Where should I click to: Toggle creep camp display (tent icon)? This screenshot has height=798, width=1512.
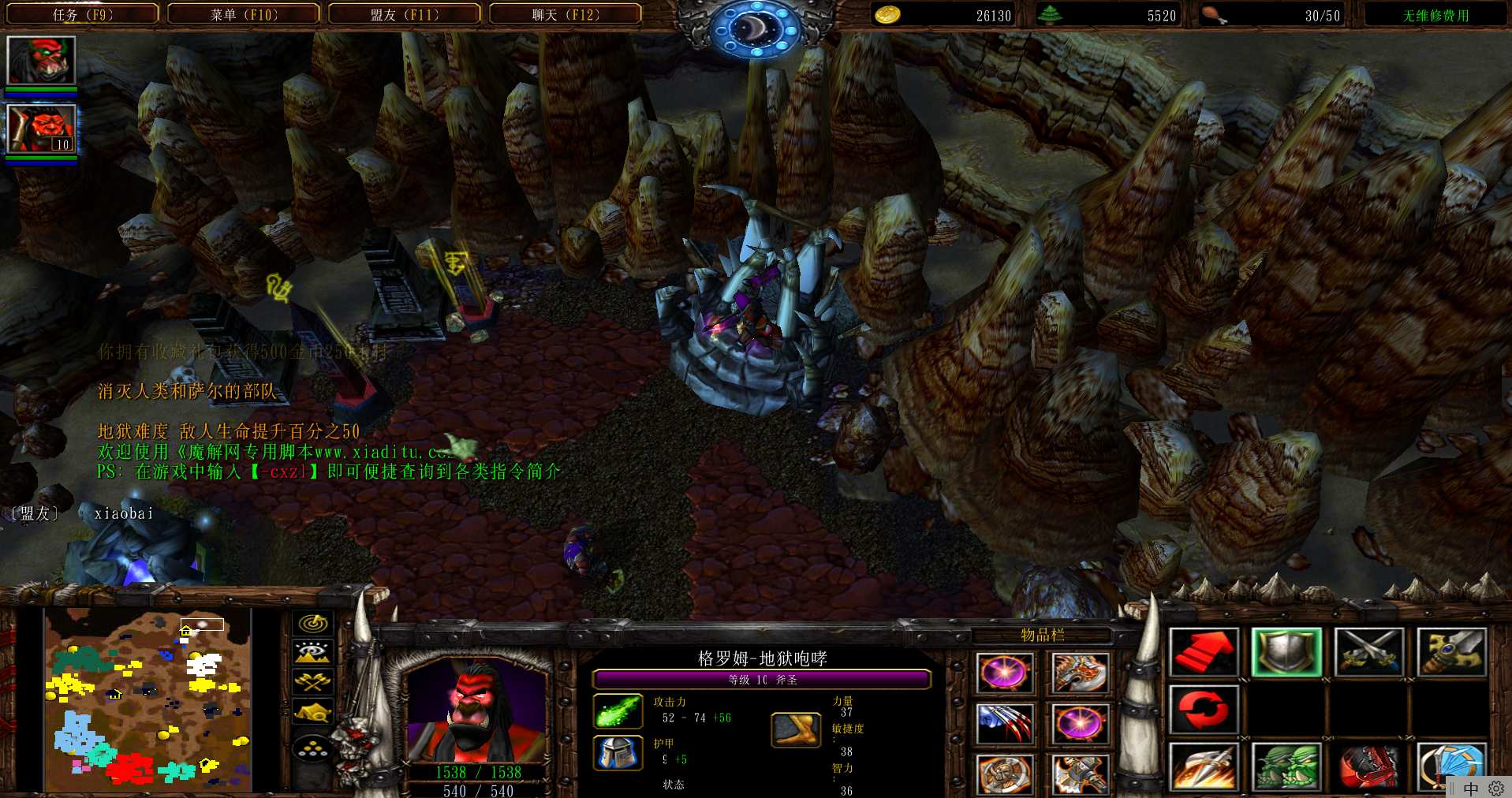click(312, 712)
